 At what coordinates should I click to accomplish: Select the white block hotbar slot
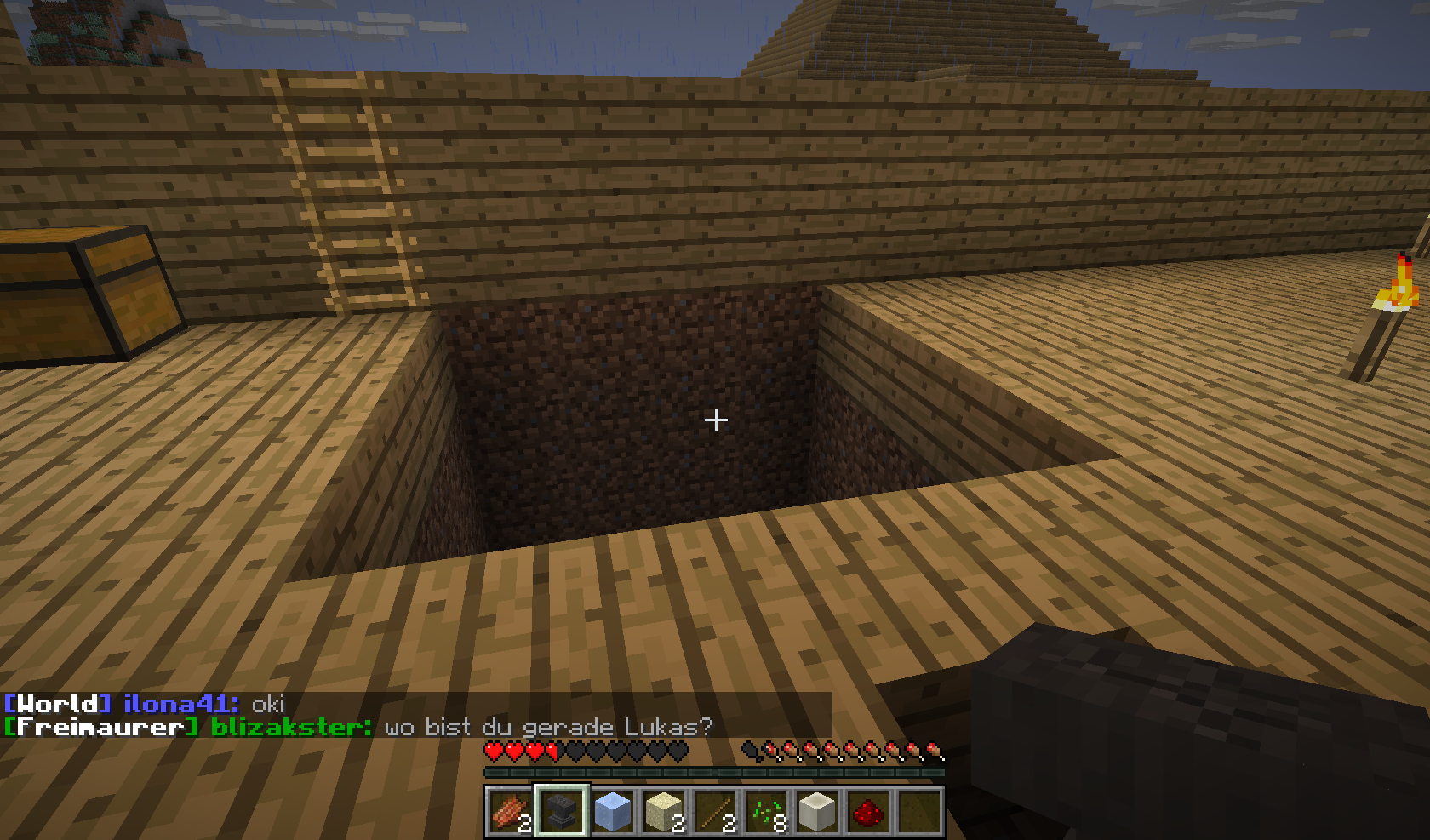point(816,811)
